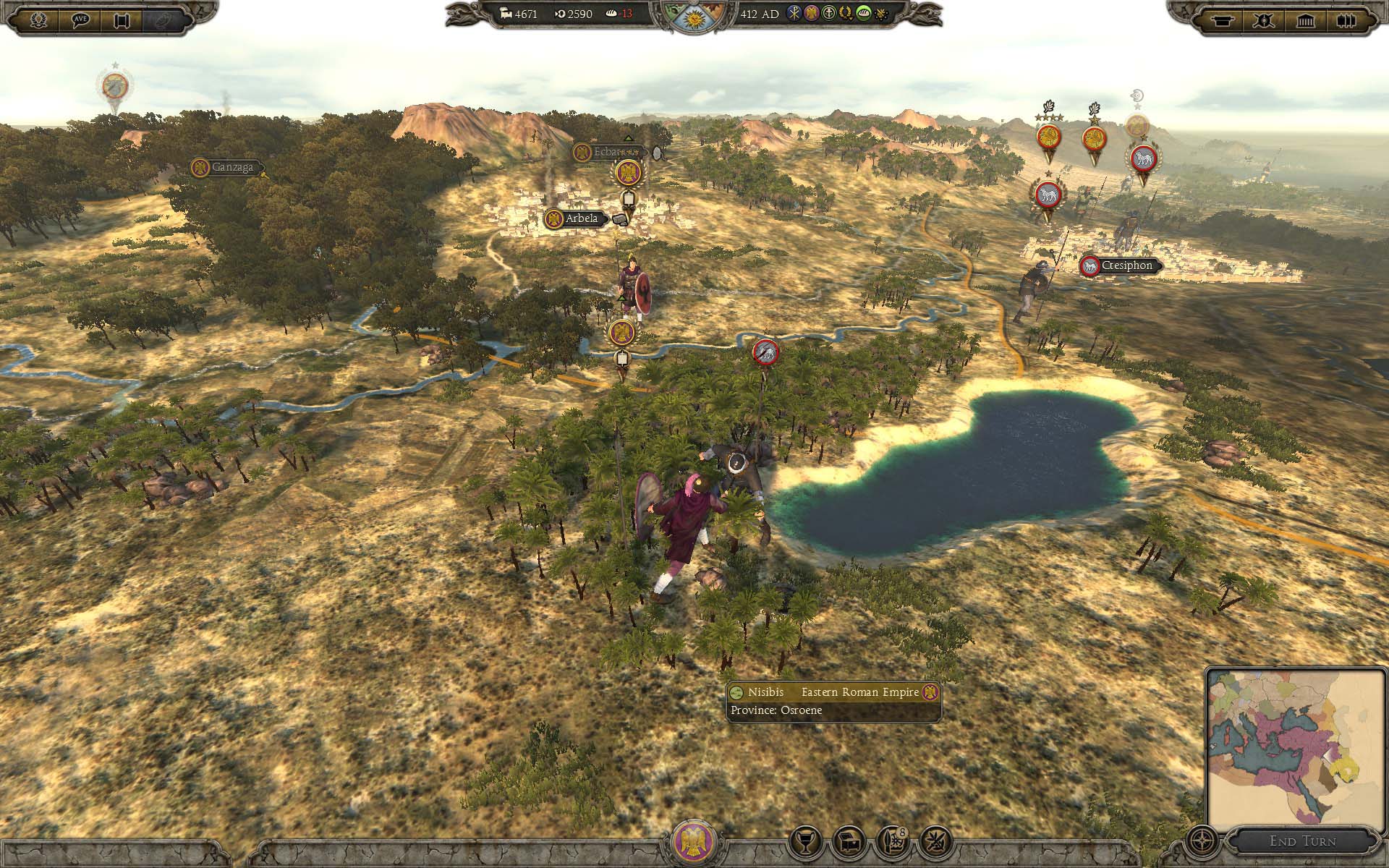Open the campaign minimap
The height and width of the screenshot is (868, 1389).
(1295, 749)
